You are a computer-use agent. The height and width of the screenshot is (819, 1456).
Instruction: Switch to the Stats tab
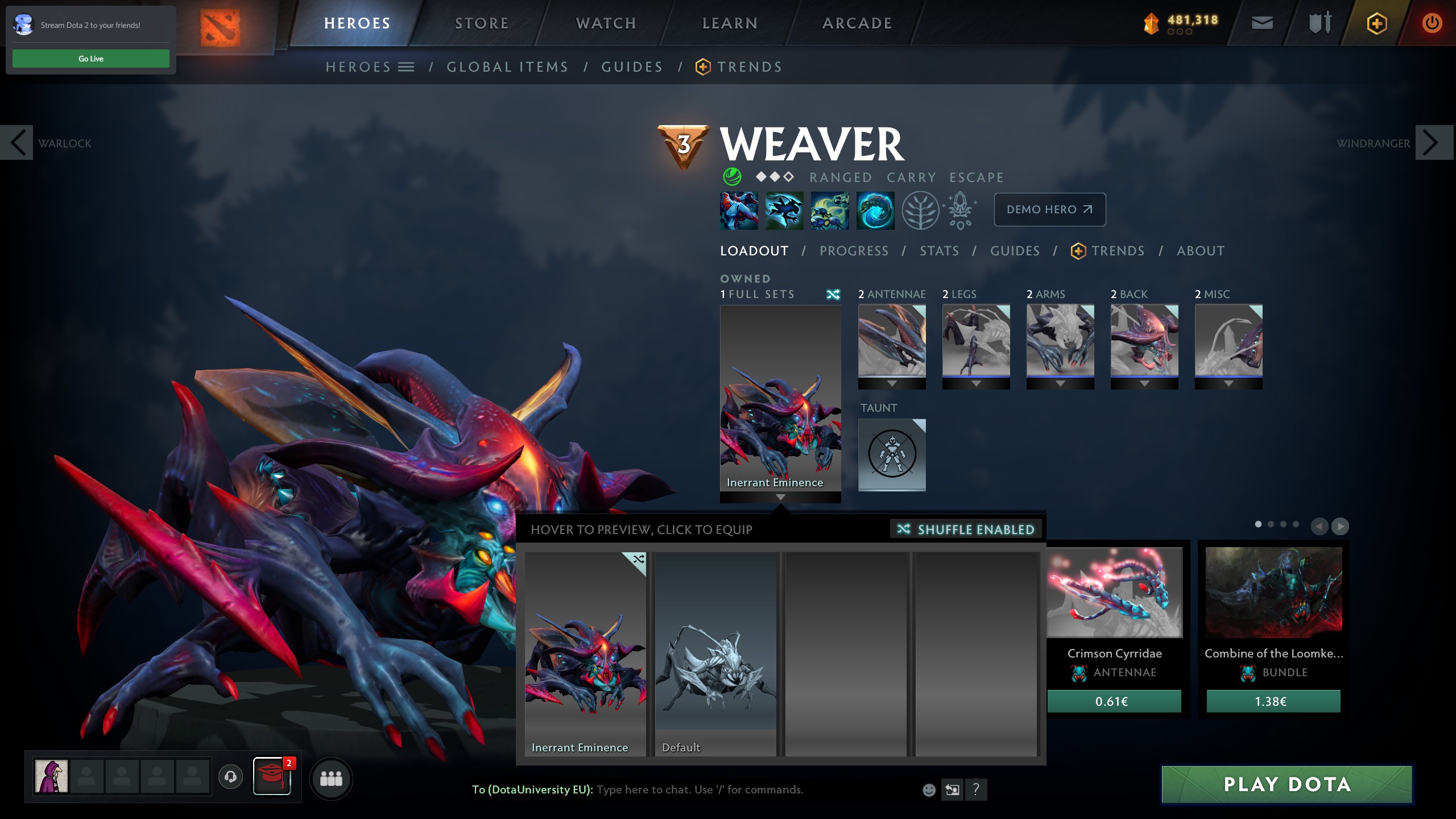click(938, 251)
